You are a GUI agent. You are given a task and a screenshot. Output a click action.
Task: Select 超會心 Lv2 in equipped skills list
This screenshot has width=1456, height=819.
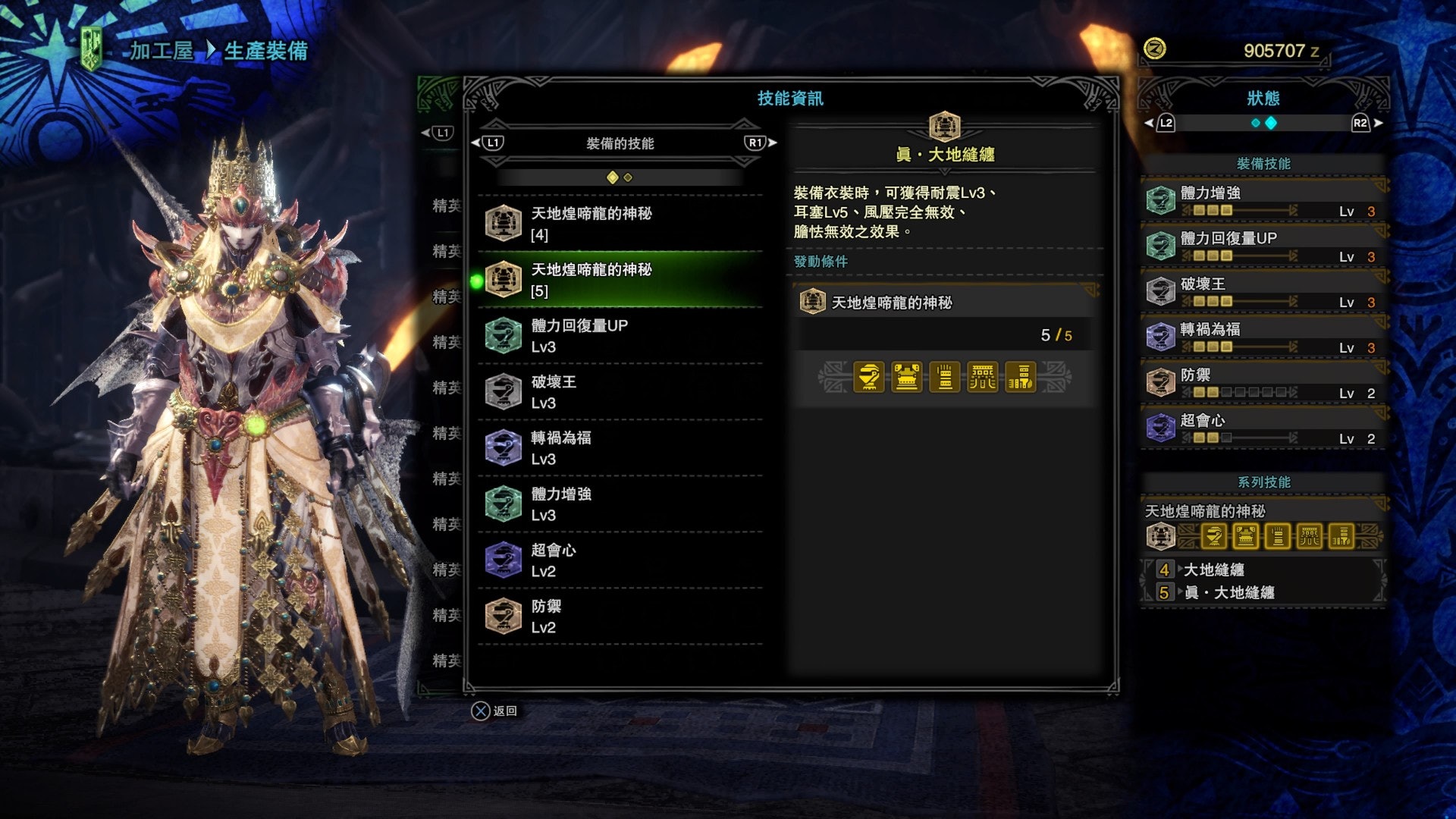[620, 560]
